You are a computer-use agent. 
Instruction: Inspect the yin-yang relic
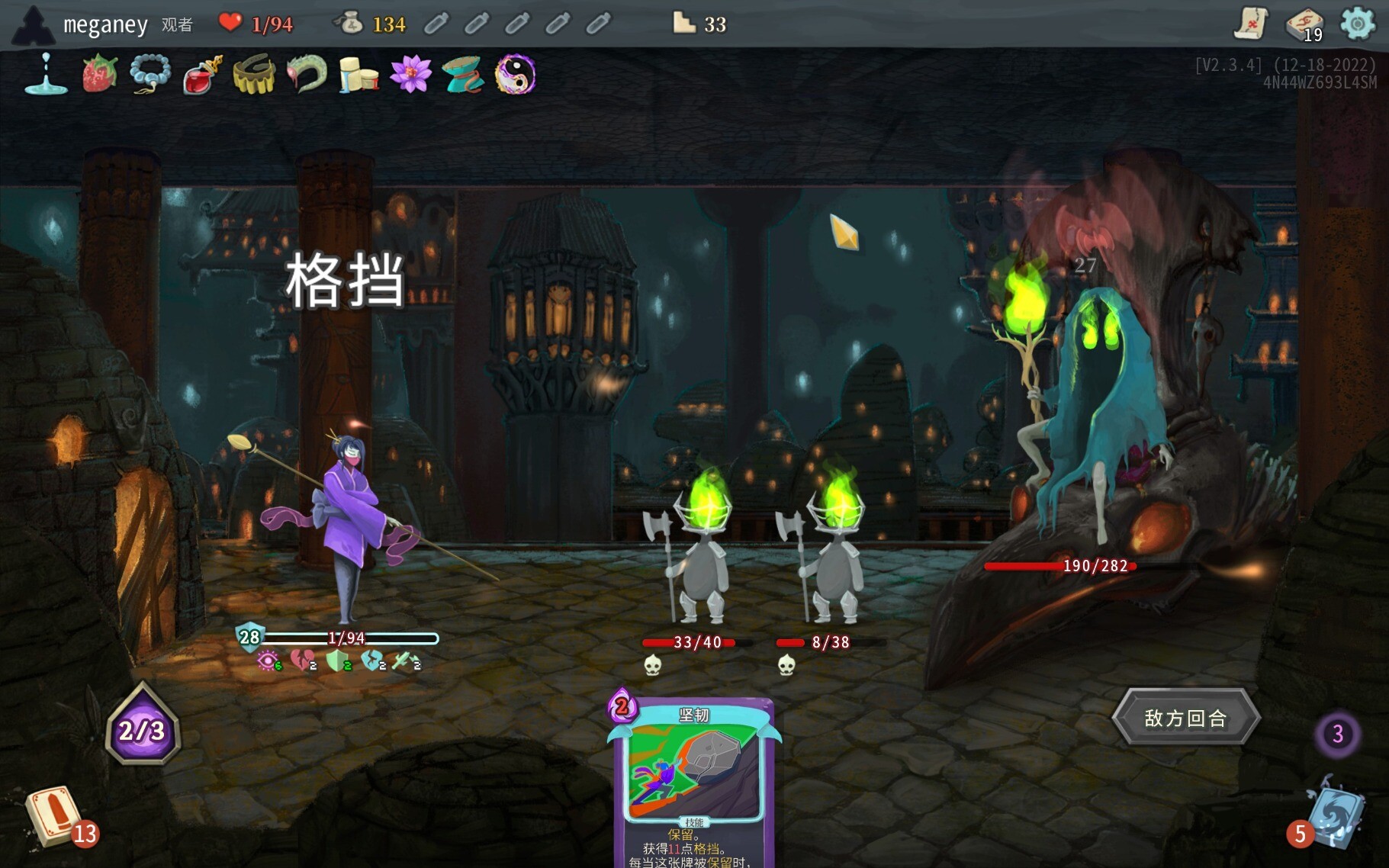click(515, 75)
